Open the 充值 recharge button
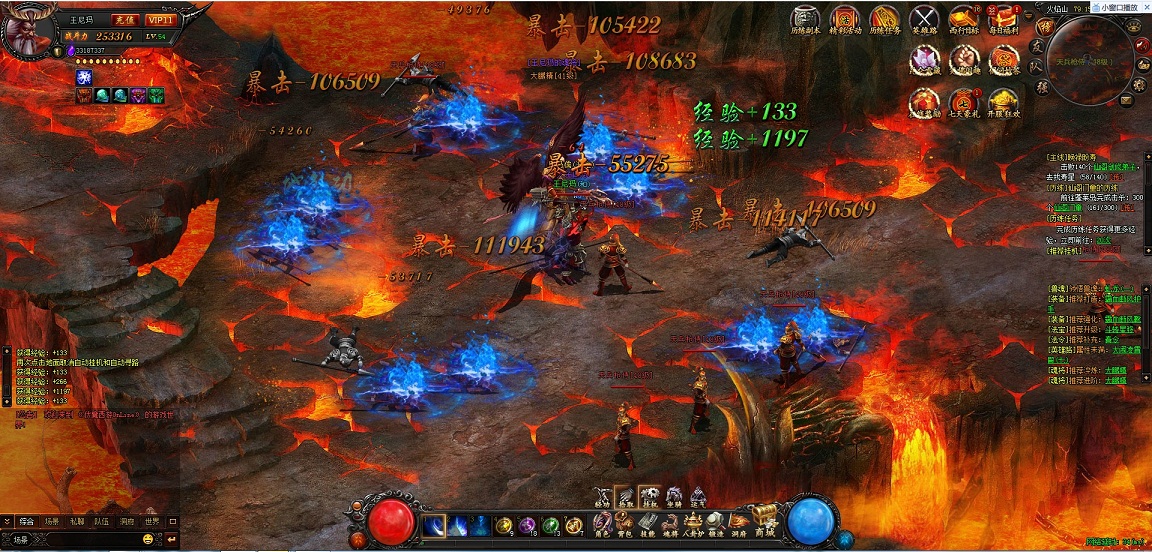The width and height of the screenshot is (1152, 552). pyautogui.click(x=122, y=20)
